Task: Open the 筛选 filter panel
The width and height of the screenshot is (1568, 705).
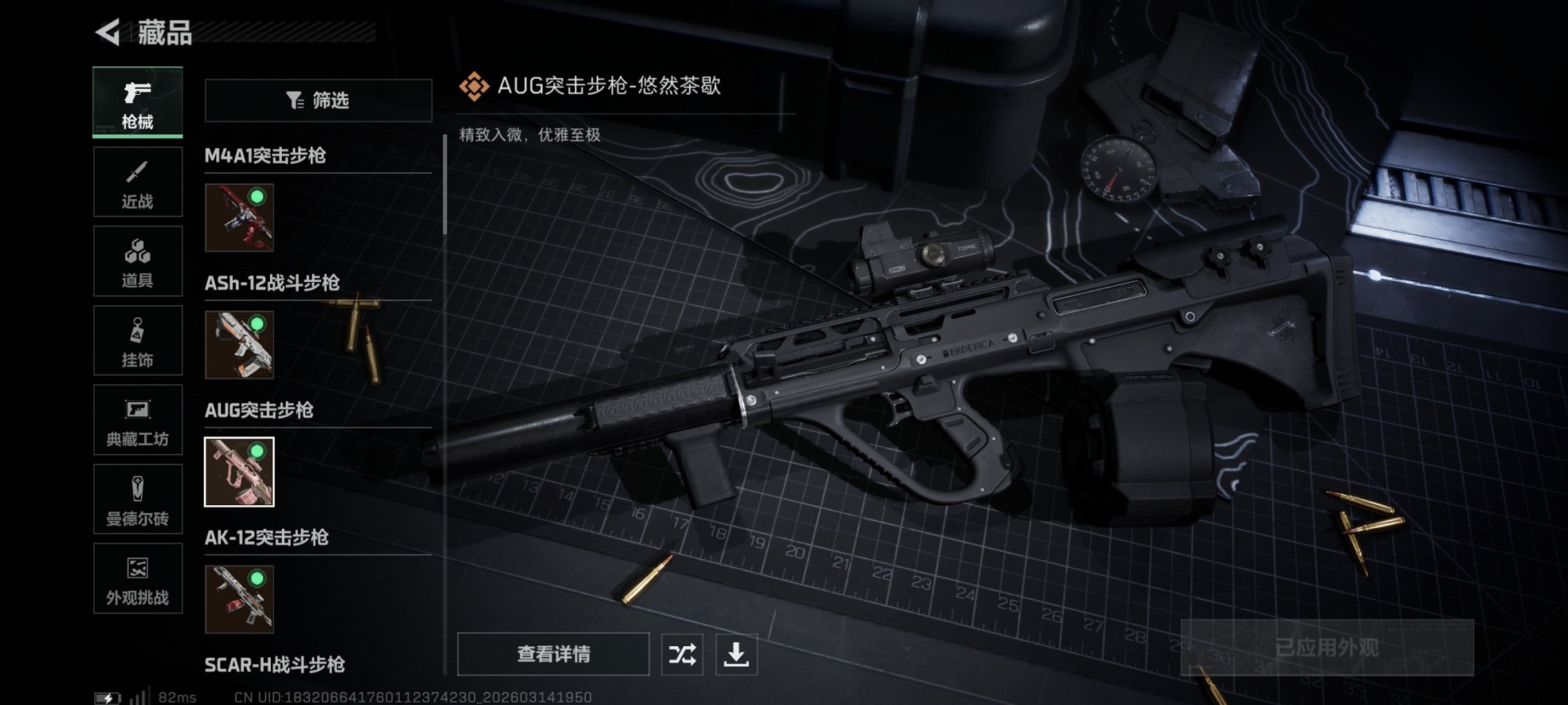Action: [x=318, y=101]
